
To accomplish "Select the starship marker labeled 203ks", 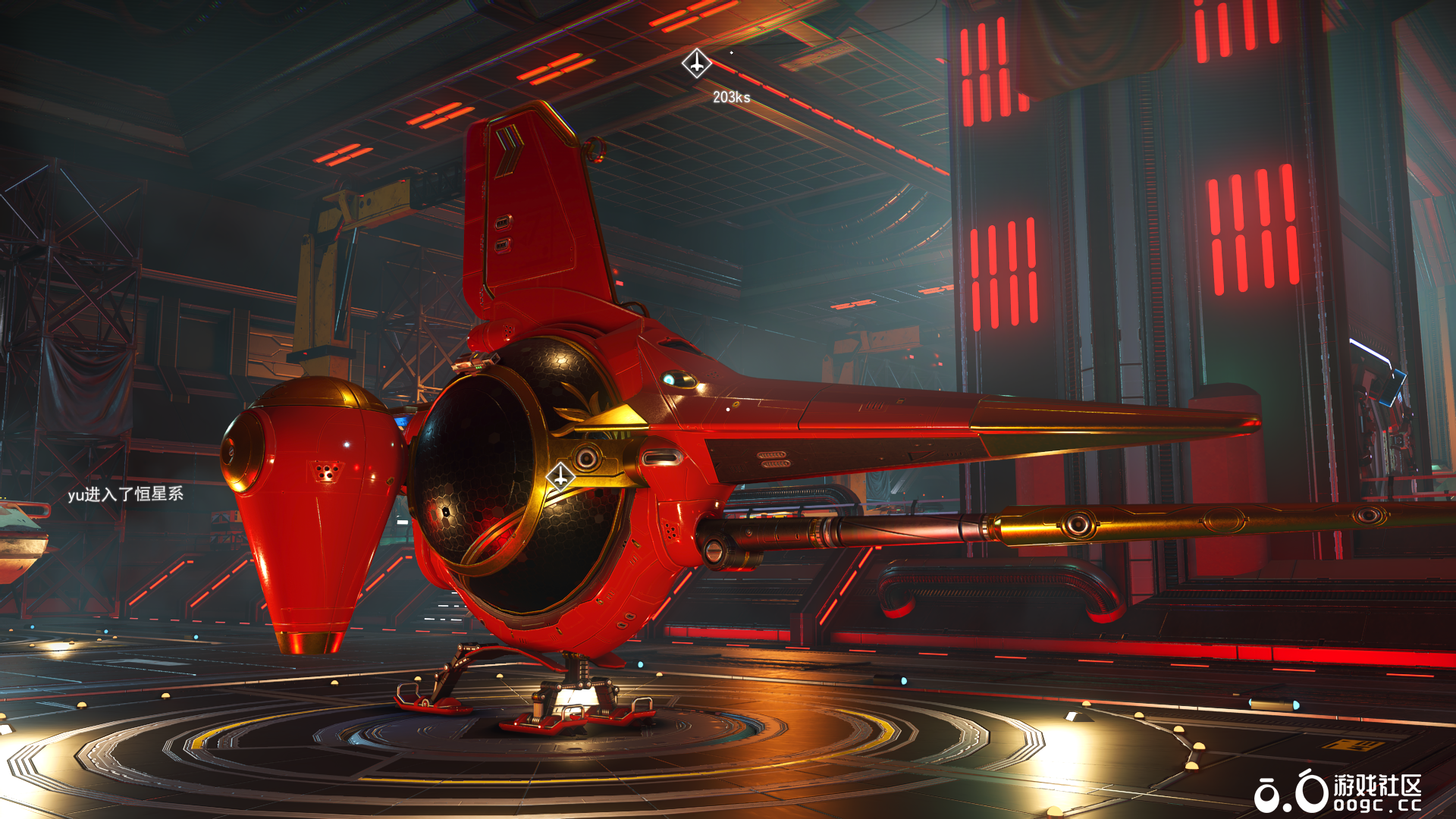I will 696,64.
